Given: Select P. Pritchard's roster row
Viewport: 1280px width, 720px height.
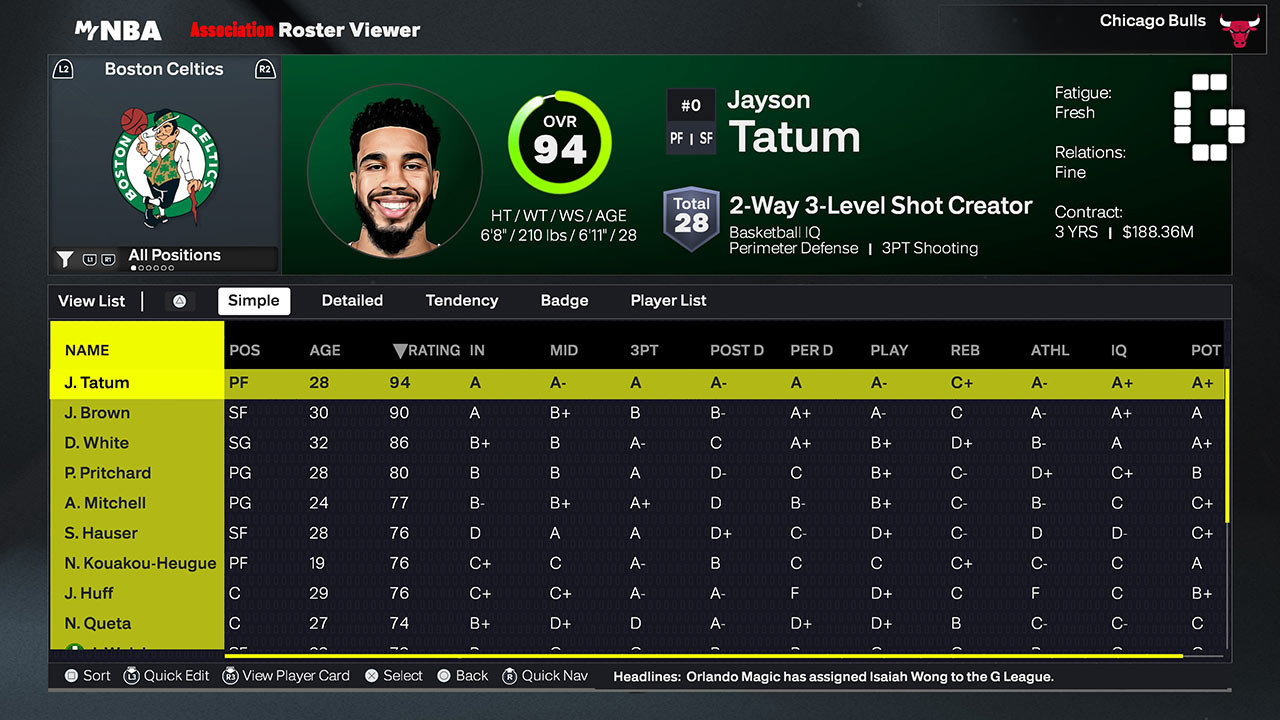Looking at the screenshot, I should 107,473.
